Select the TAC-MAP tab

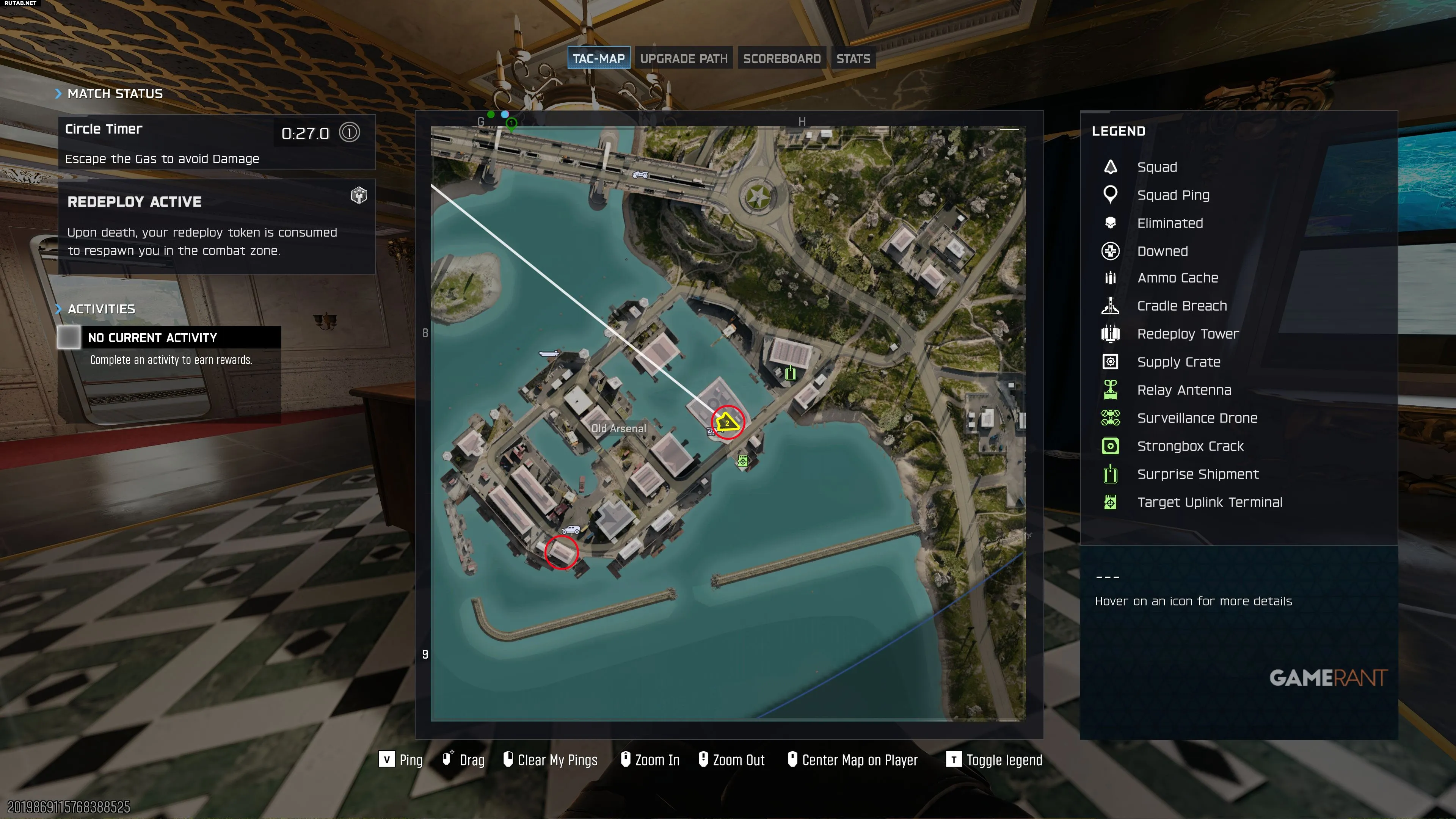coord(599,58)
